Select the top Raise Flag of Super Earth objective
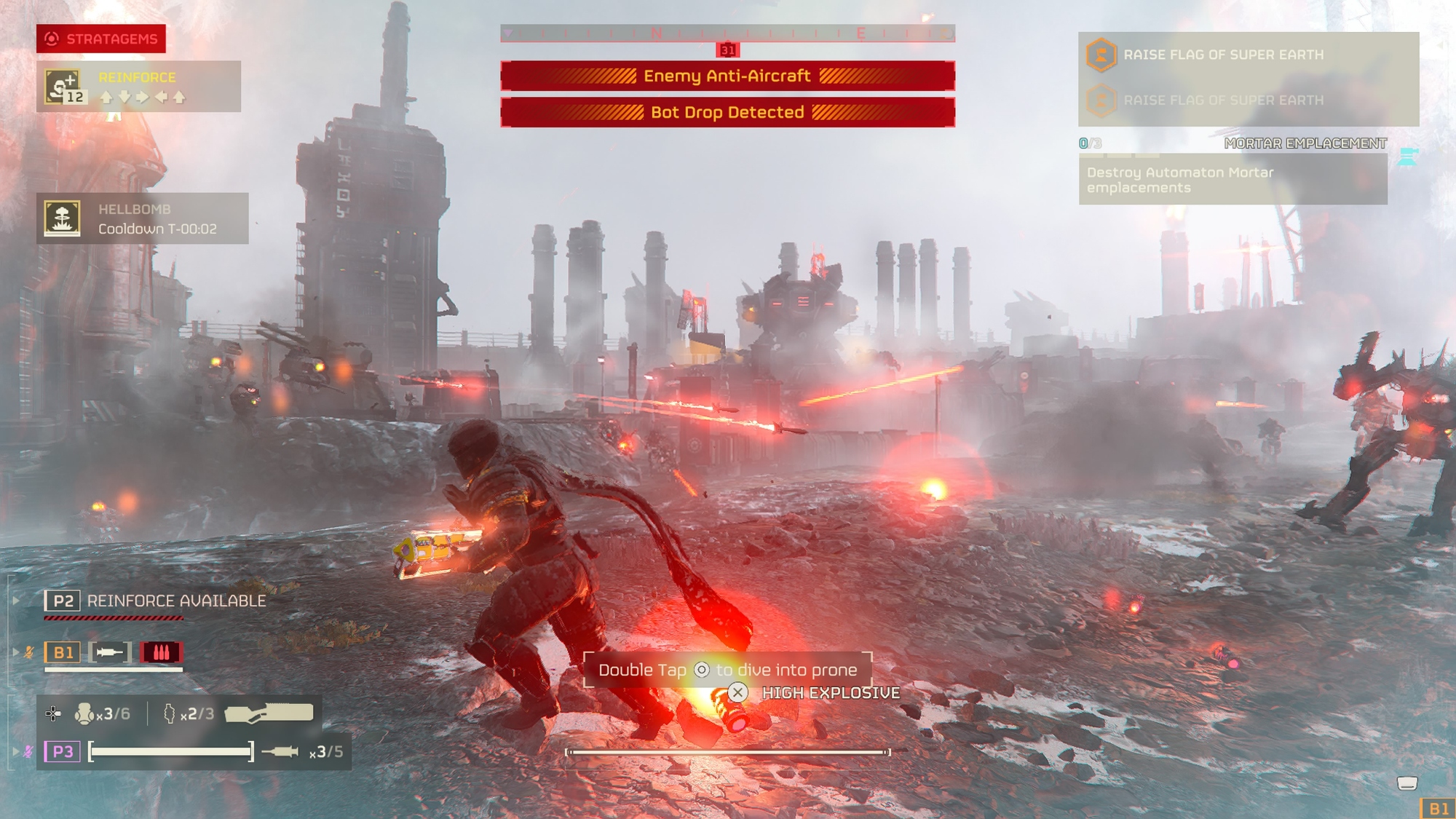 (x=1223, y=55)
